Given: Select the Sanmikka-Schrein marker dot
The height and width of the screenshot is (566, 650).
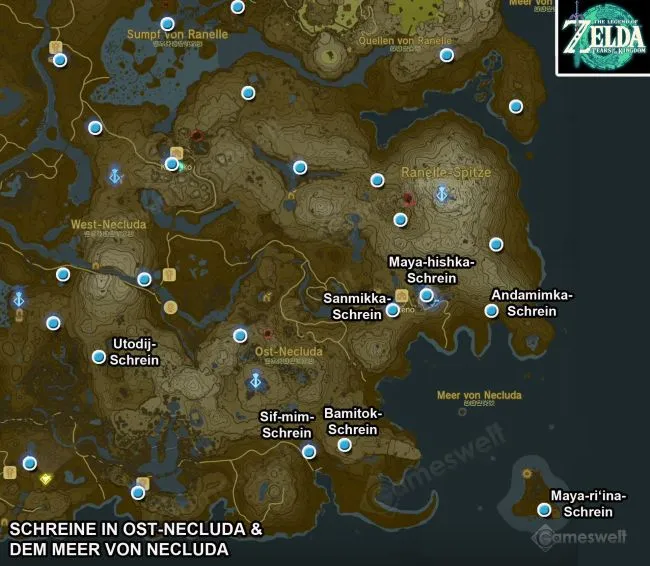Looking at the screenshot, I should (393, 310).
